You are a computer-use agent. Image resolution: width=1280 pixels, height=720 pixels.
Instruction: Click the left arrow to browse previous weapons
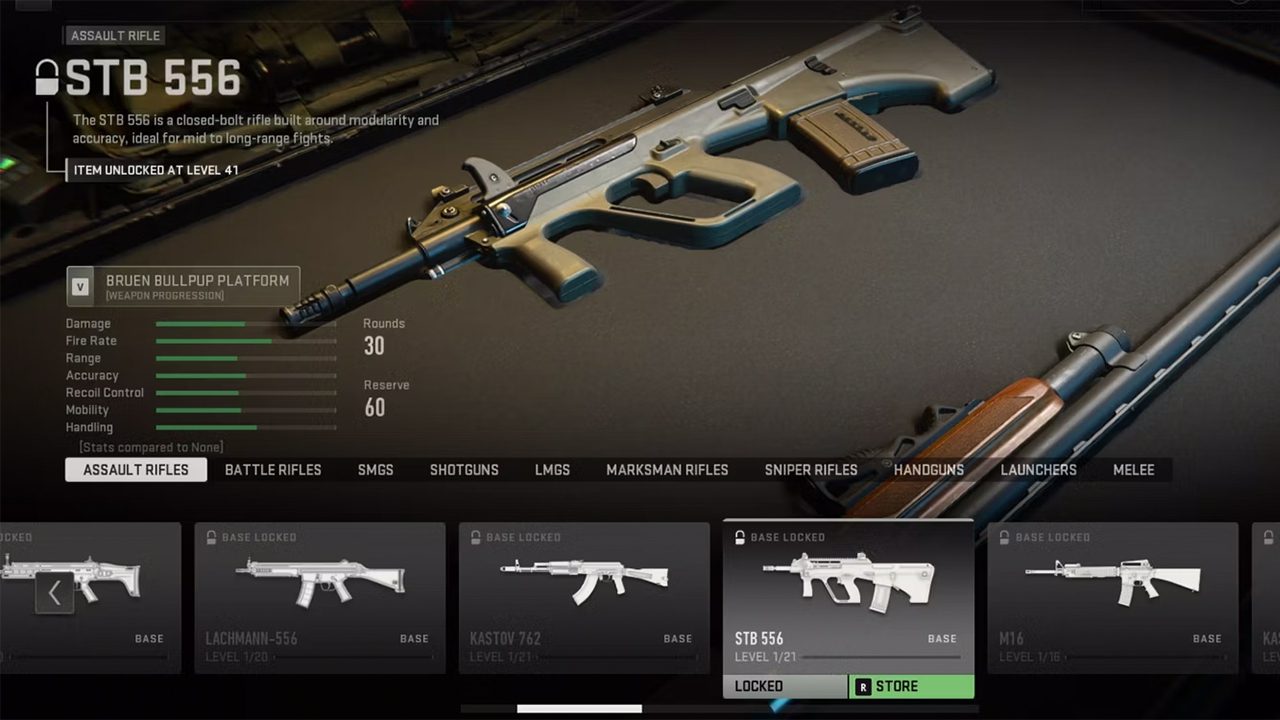pyautogui.click(x=55, y=593)
